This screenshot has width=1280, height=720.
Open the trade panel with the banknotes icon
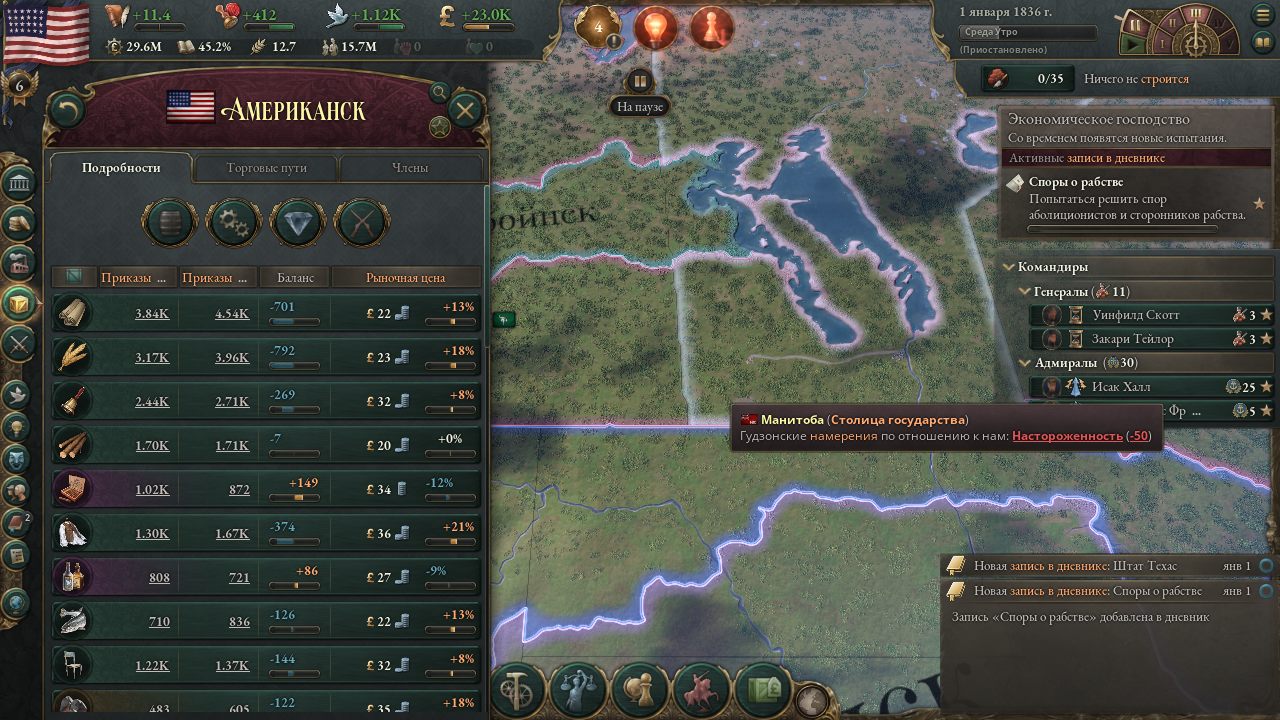765,690
